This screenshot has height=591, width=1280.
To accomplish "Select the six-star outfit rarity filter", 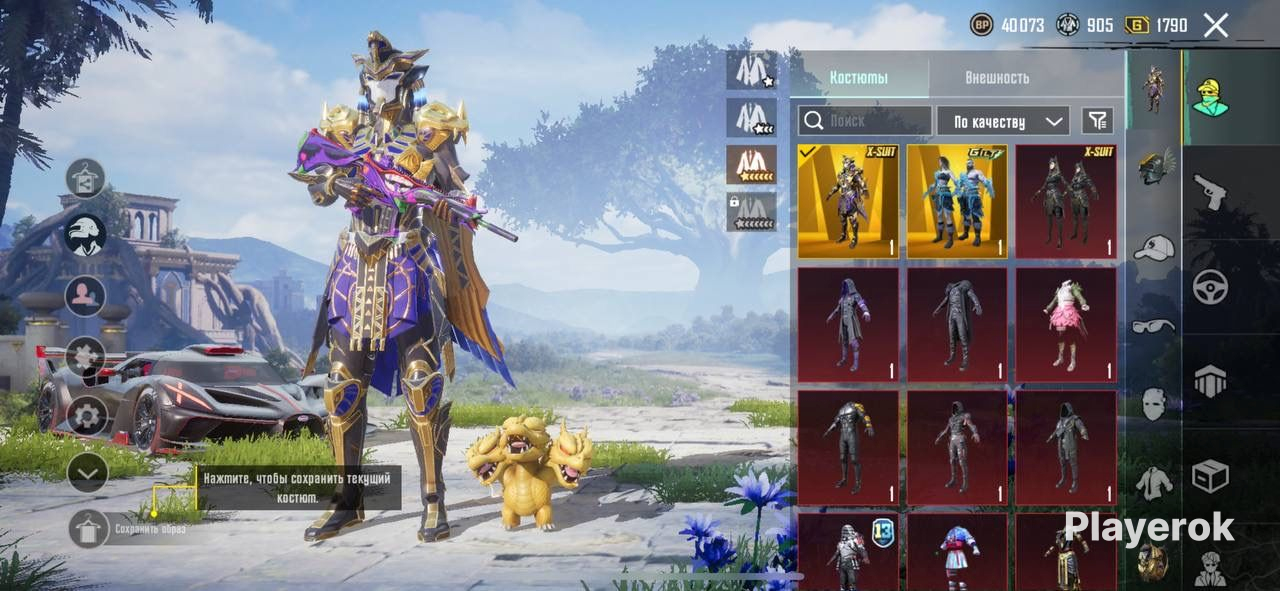I will [751, 165].
